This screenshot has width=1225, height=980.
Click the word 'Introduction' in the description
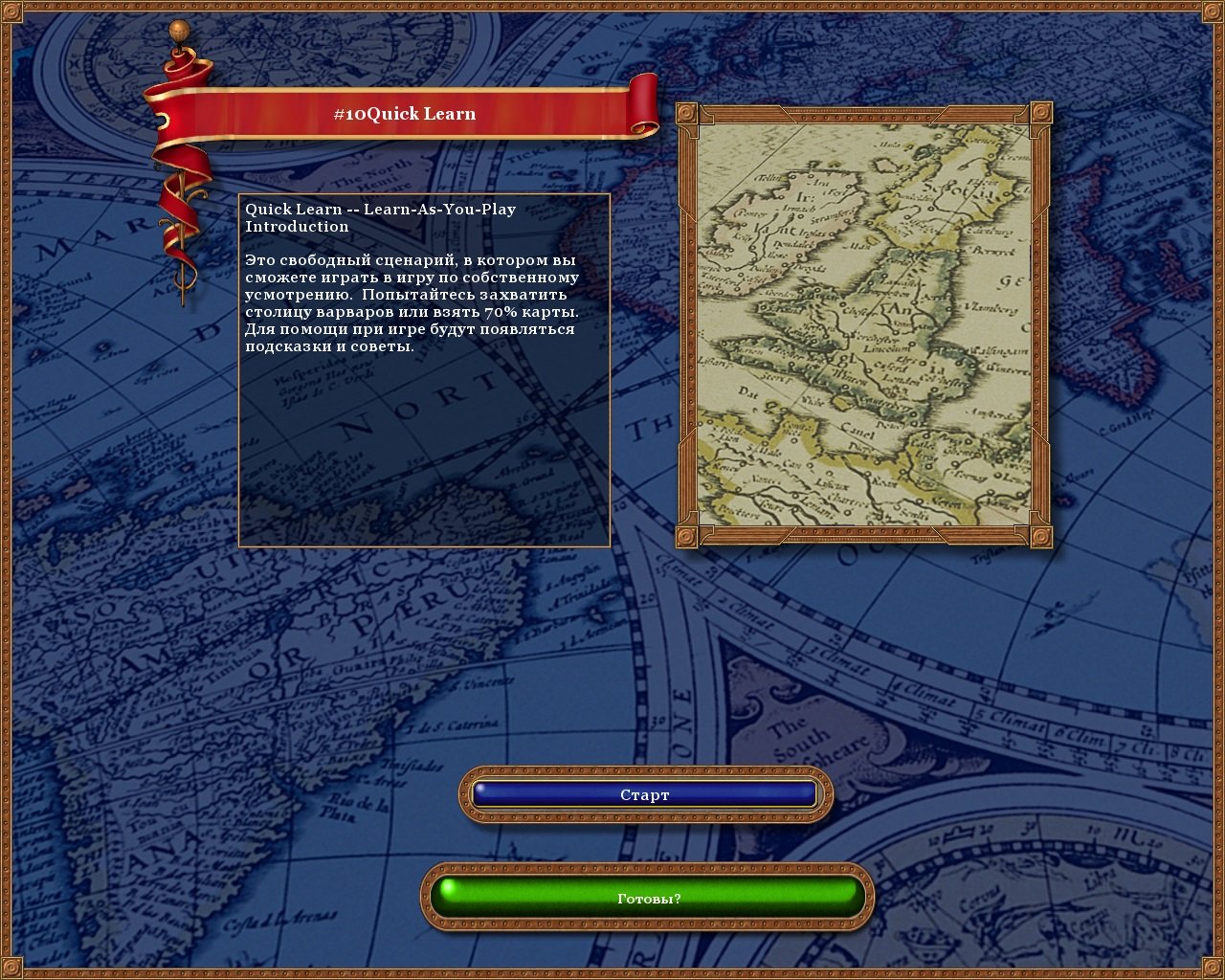tap(297, 226)
